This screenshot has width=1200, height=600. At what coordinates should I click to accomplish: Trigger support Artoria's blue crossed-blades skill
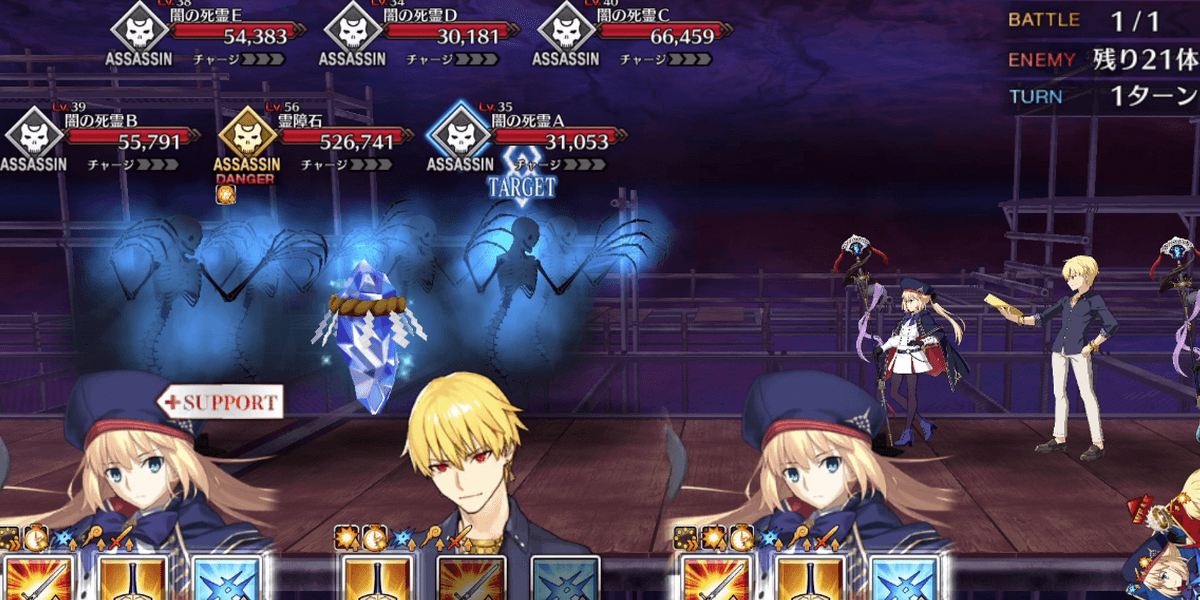(226, 578)
